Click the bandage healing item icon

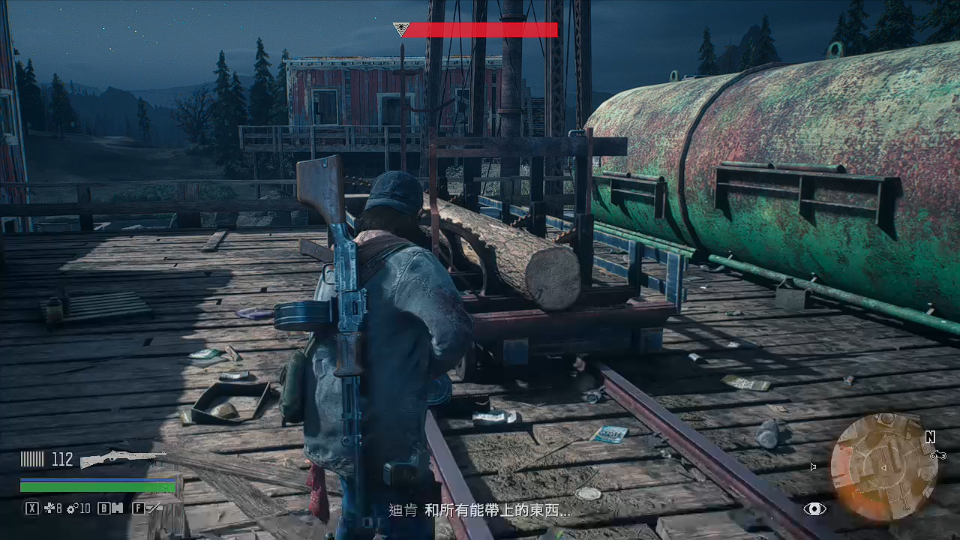[x=49, y=508]
